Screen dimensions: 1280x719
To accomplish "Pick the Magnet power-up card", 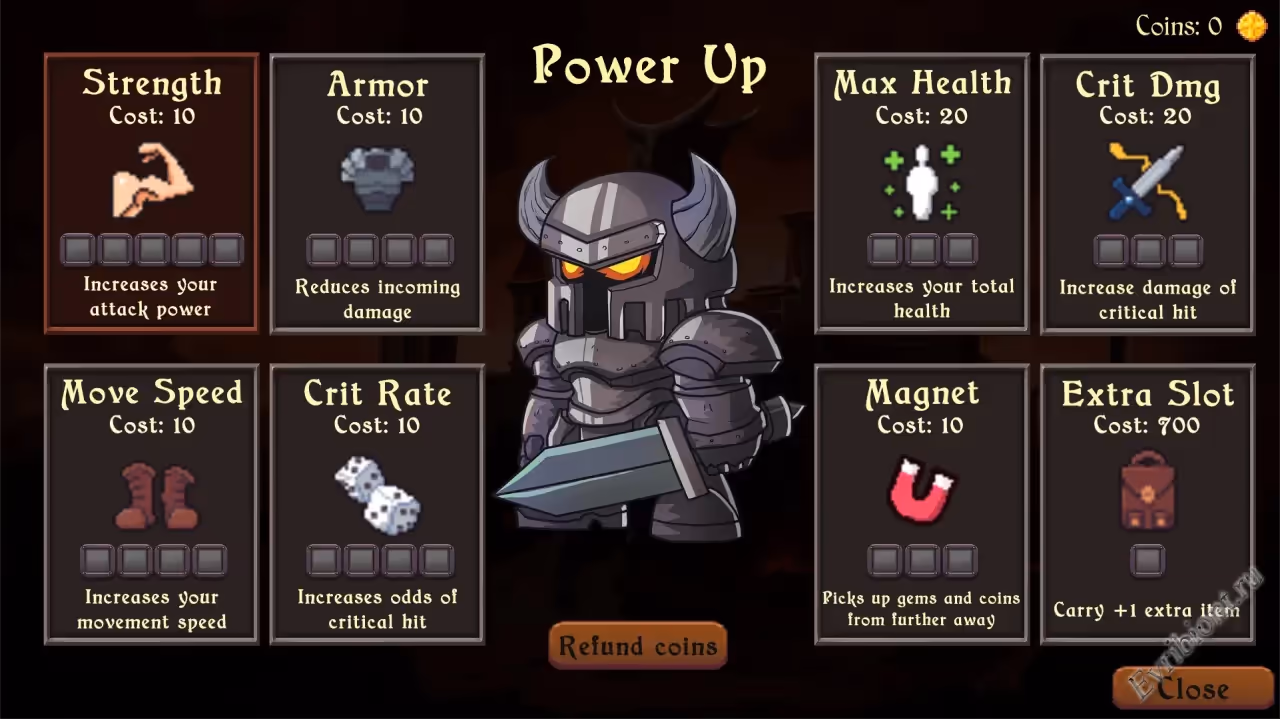I will tap(921, 503).
